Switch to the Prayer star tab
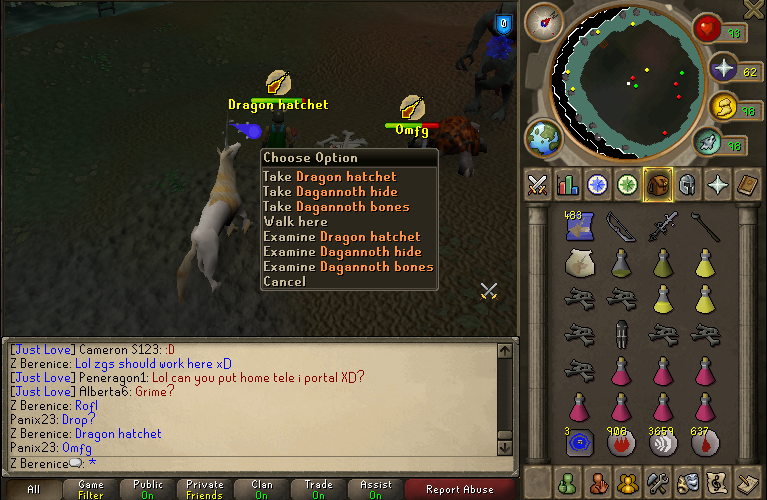The width and height of the screenshot is (767, 500). pos(718,185)
